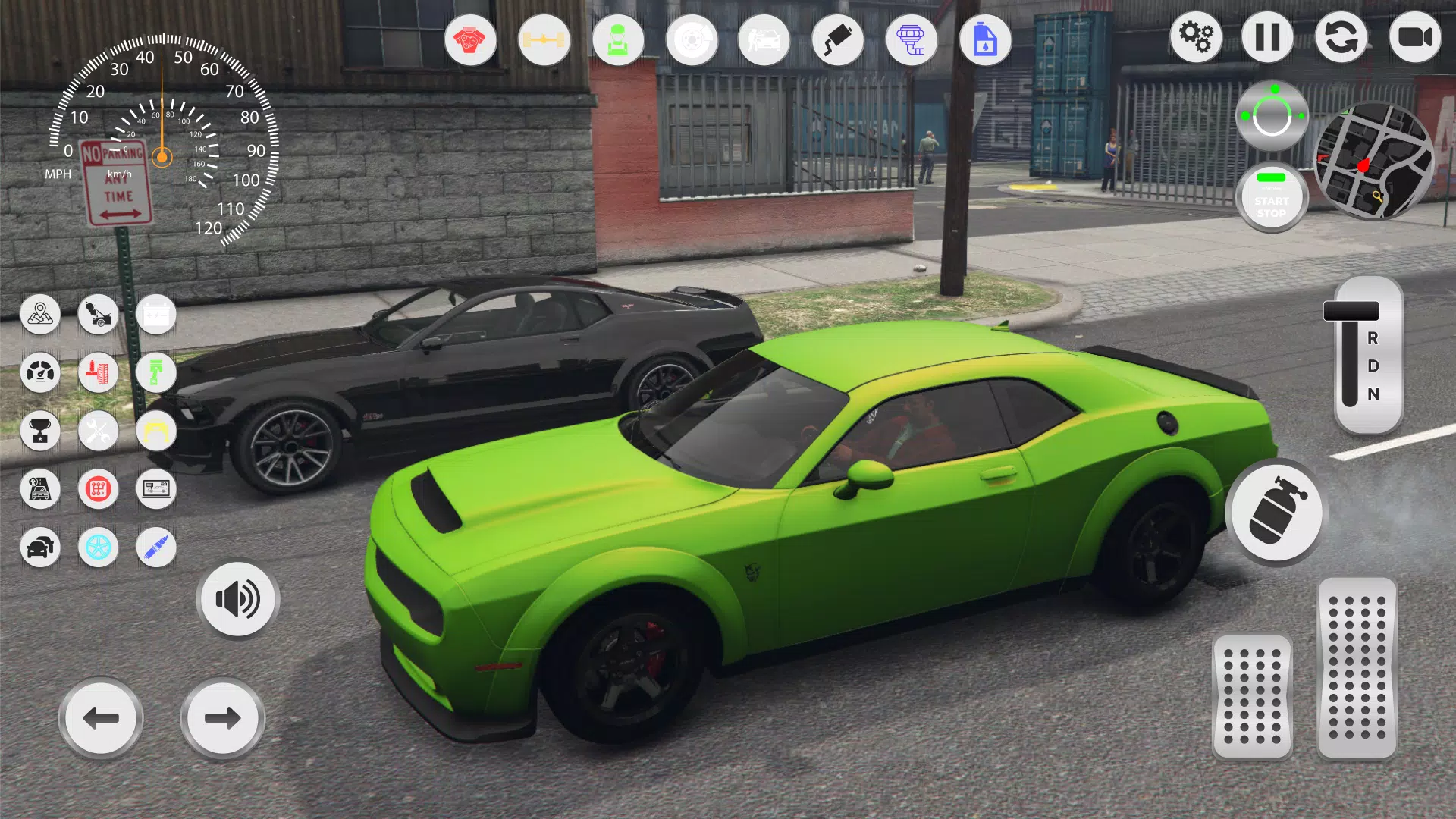Pause the game
Screen dimensions: 1456x819
pos(1267,36)
